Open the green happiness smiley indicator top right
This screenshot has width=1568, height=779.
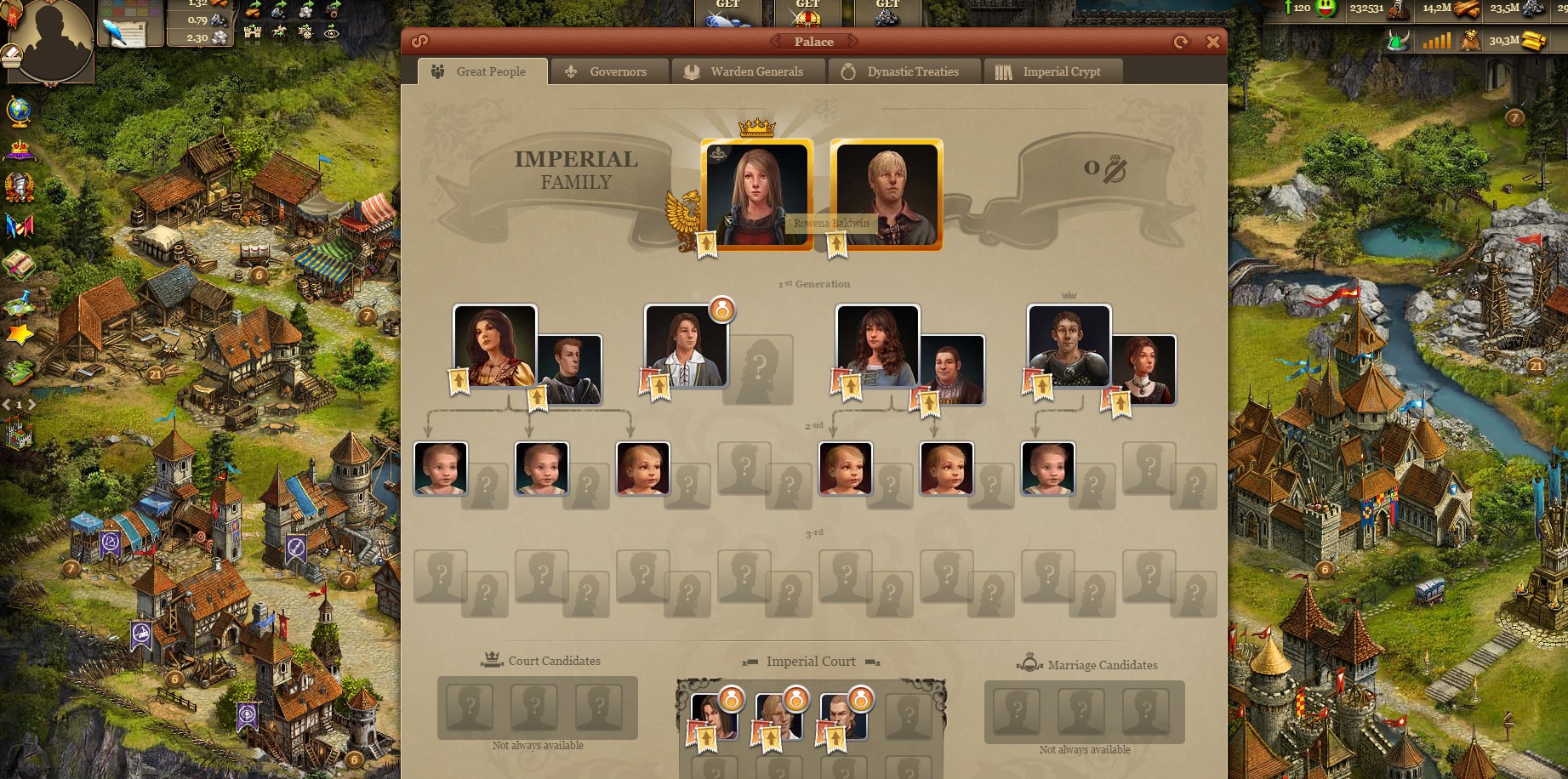tap(1326, 10)
